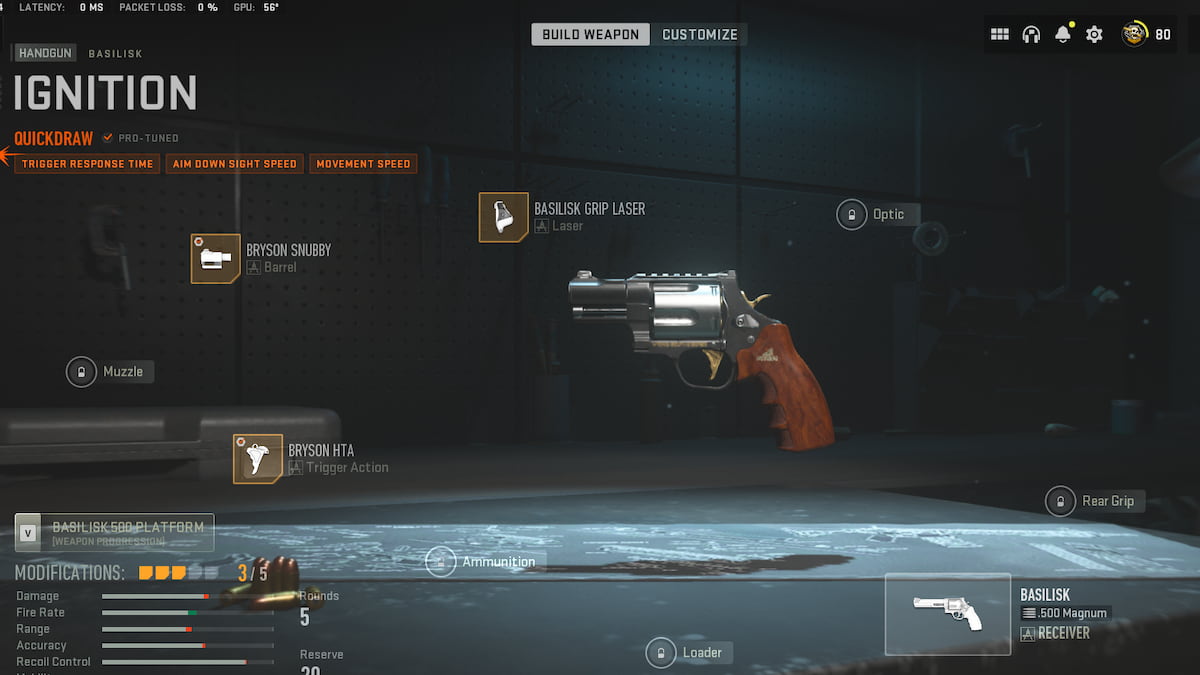Open the Customize tab

pyautogui.click(x=700, y=34)
